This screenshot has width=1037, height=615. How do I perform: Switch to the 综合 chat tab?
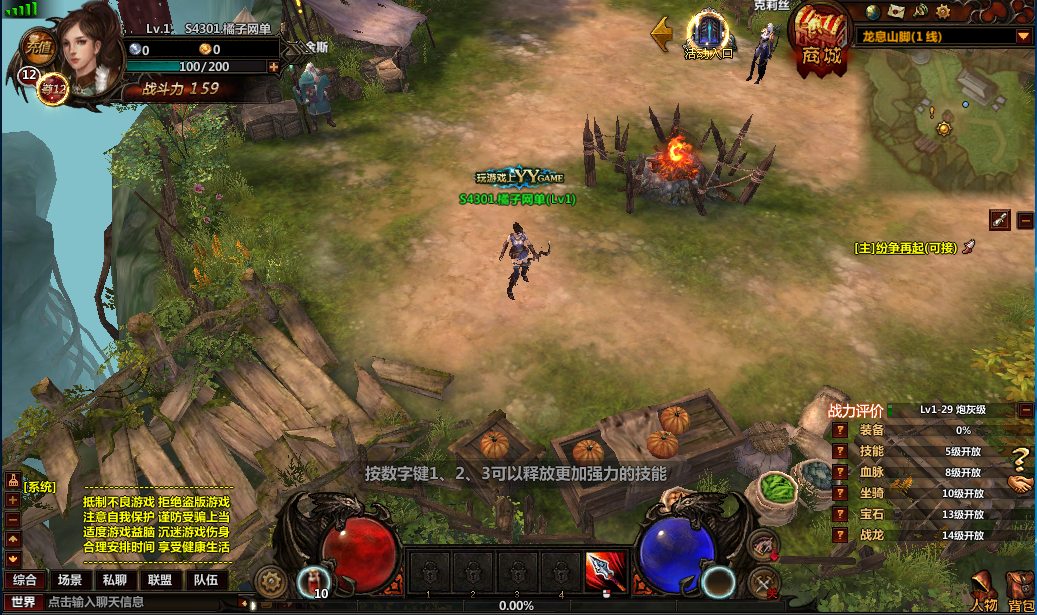coord(25,580)
